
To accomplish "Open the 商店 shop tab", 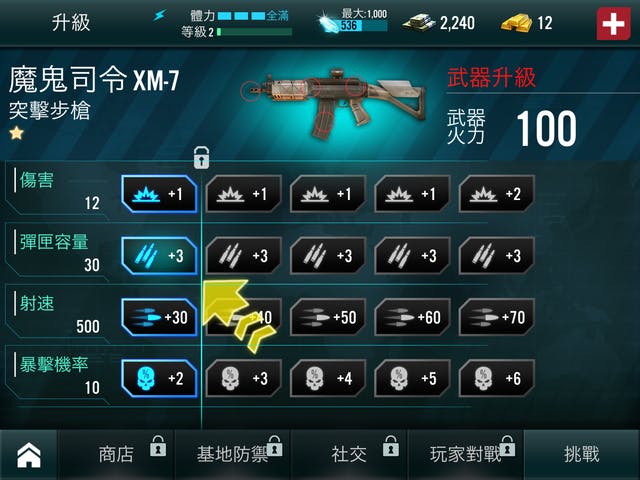I will click(x=117, y=455).
